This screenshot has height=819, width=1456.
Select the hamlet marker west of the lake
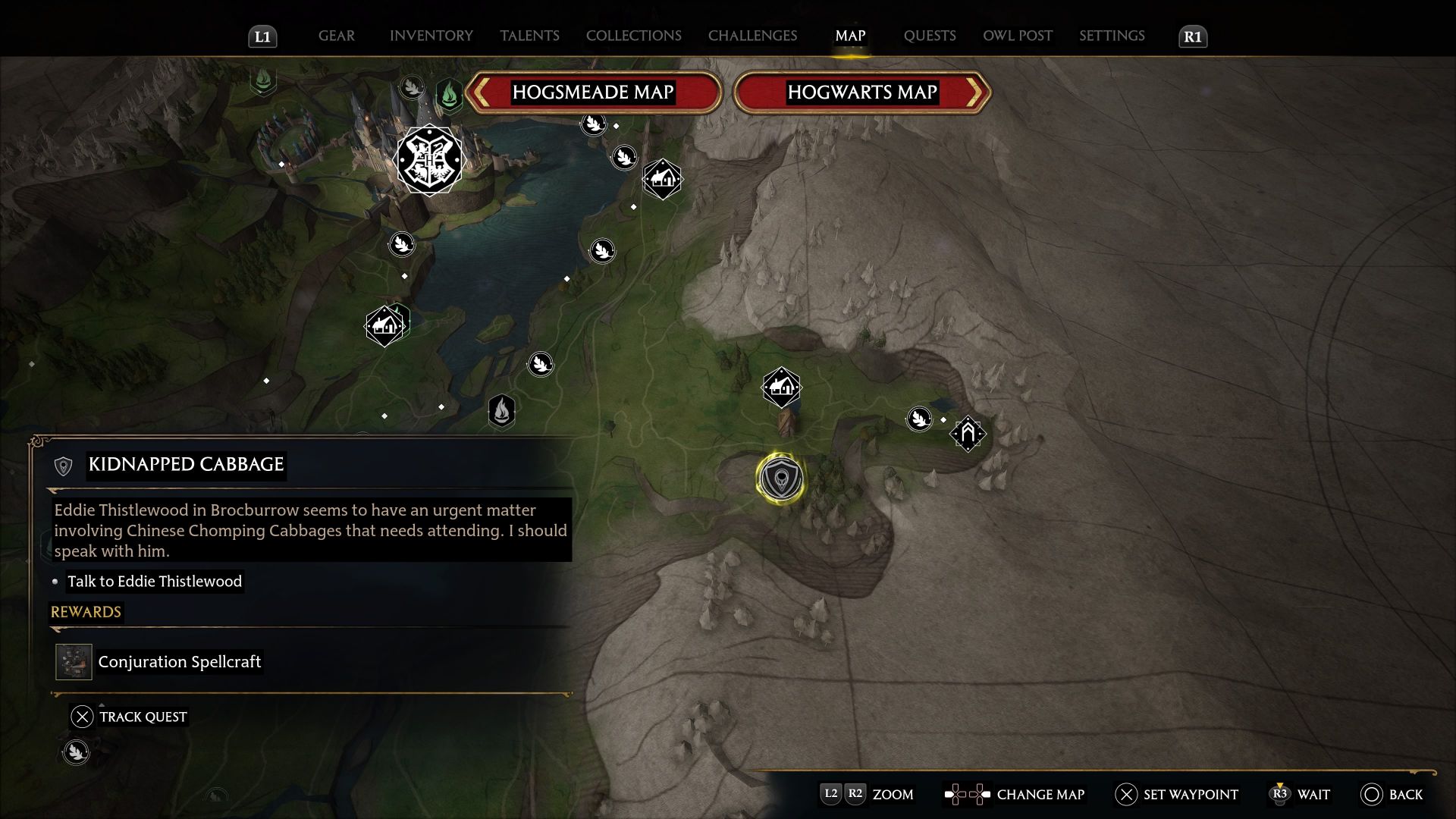pos(384,326)
